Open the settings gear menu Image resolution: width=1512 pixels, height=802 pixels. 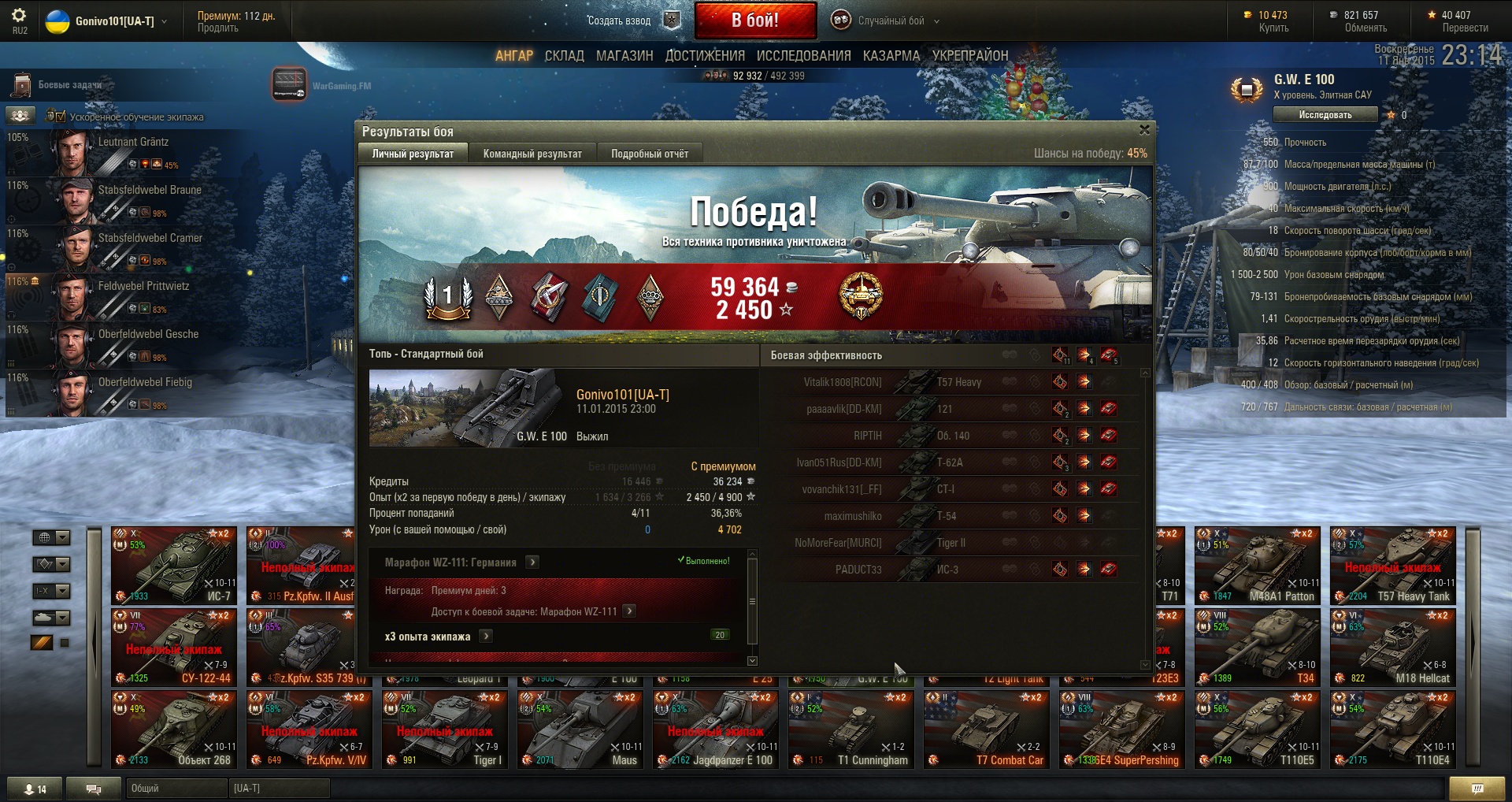pyautogui.click(x=19, y=16)
